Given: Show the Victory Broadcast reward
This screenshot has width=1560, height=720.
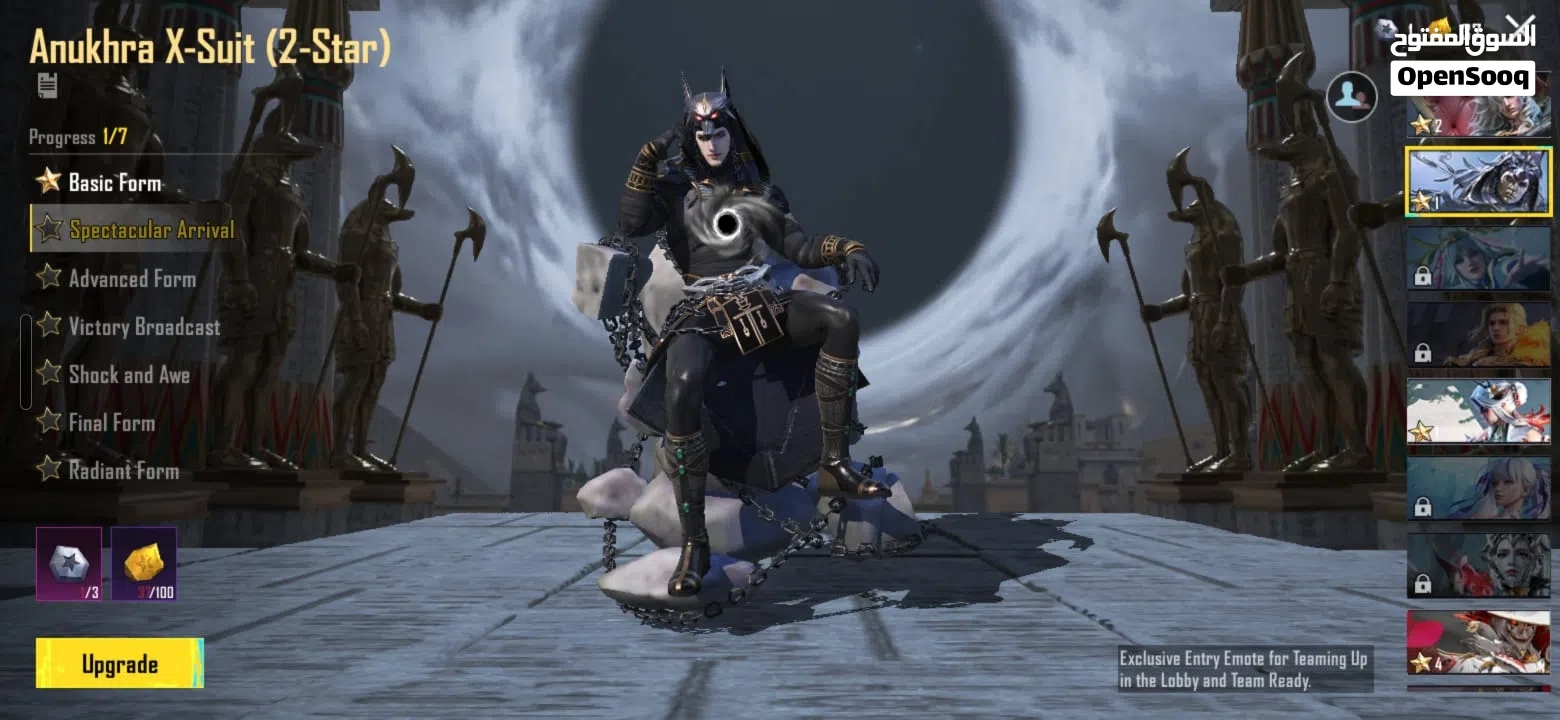Looking at the screenshot, I should [x=143, y=327].
